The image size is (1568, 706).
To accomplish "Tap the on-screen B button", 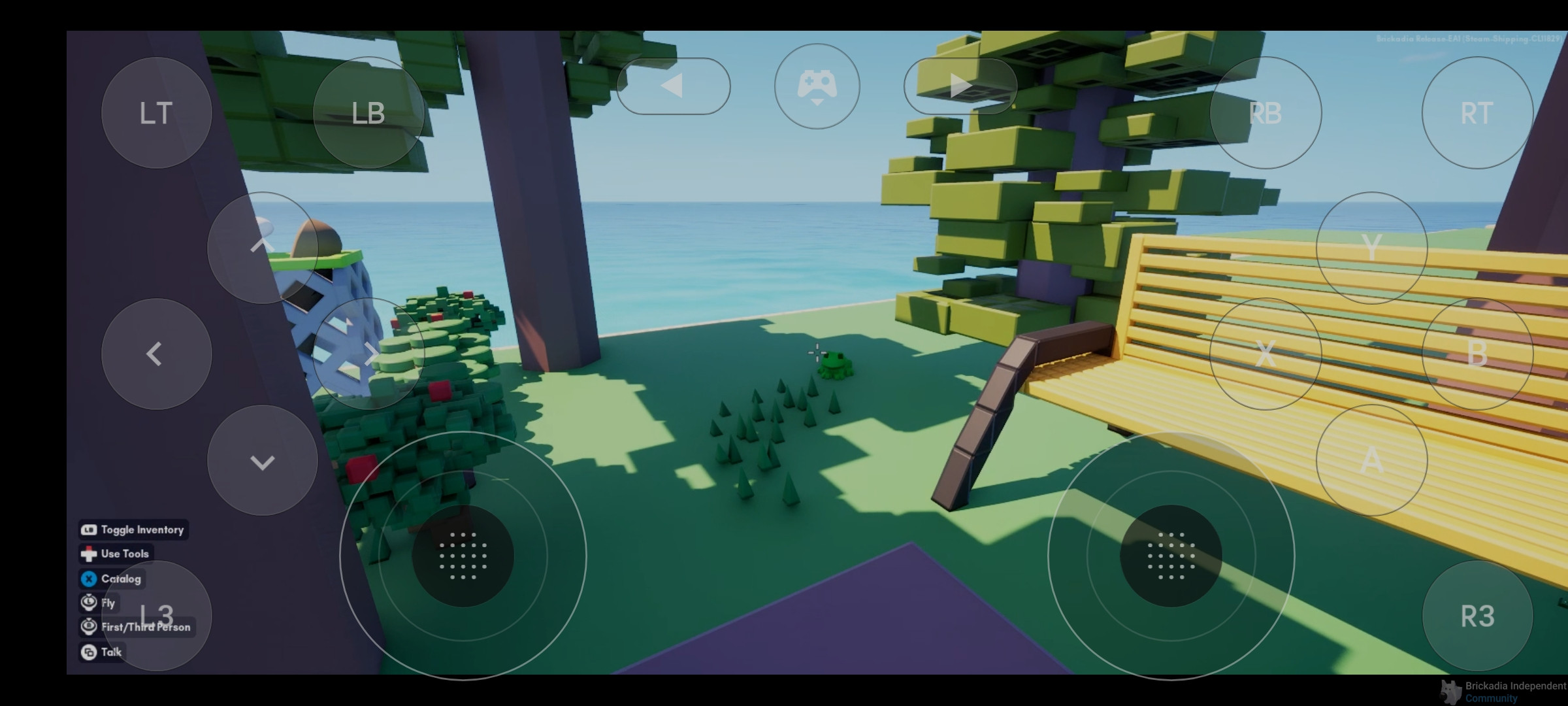I will point(1477,354).
